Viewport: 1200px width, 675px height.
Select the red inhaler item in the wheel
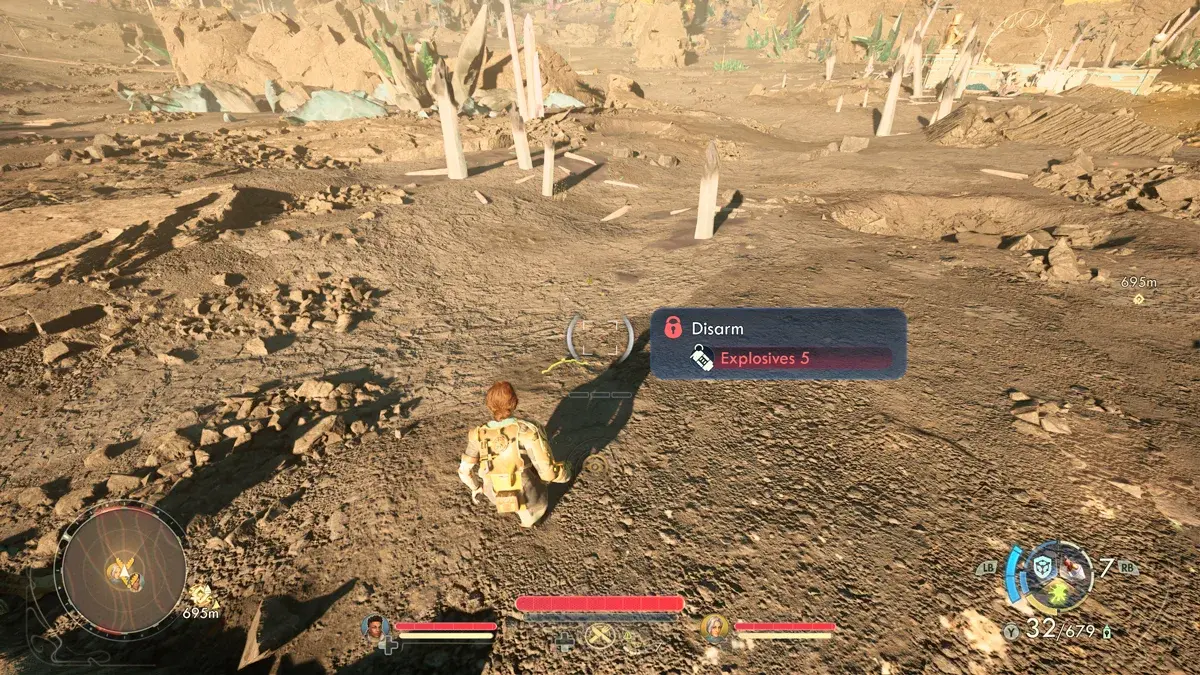coord(1074,569)
